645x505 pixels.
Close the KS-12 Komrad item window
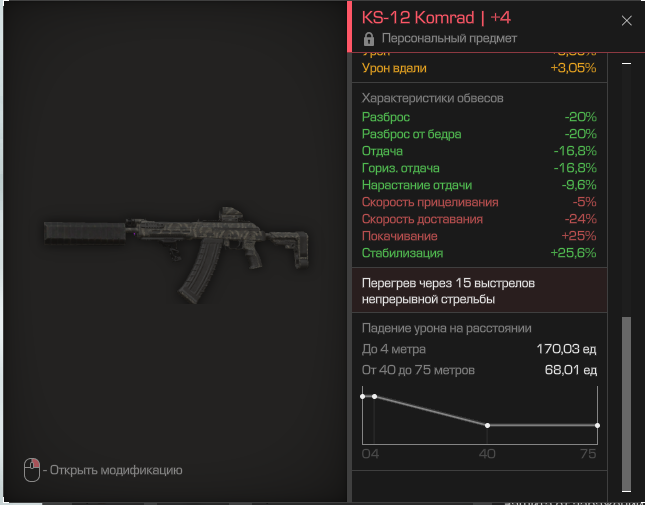(x=627, y=21)
